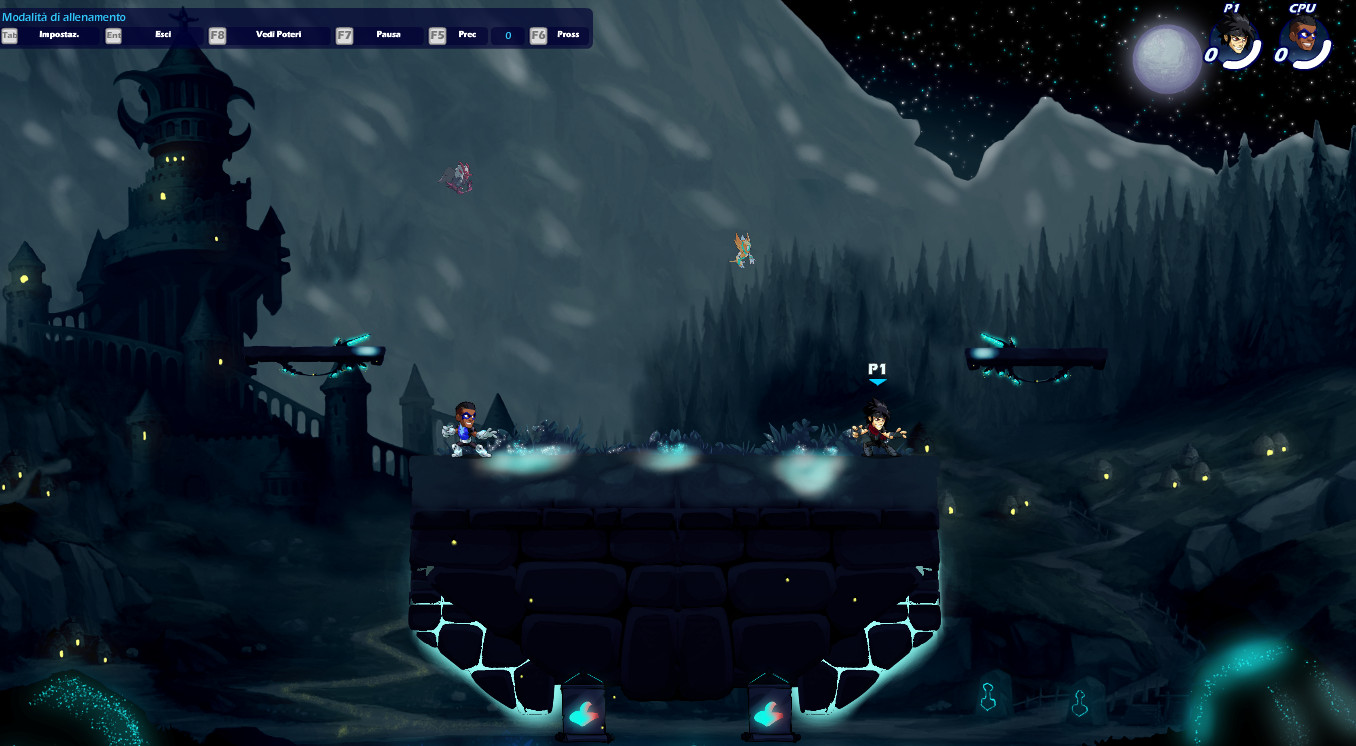Select the CPU character portrait icon

pyautogui.click(x=1303, y=45)
